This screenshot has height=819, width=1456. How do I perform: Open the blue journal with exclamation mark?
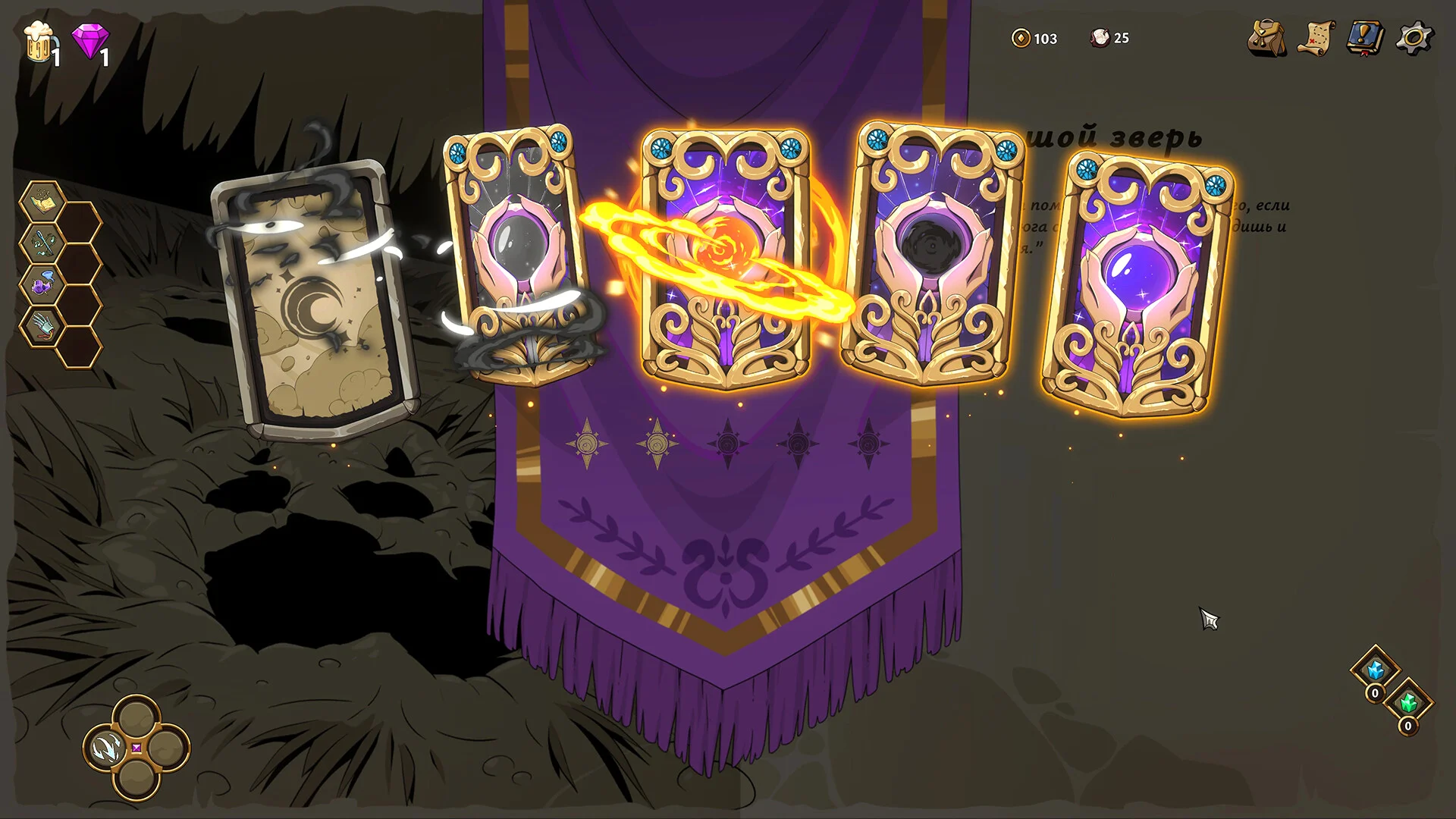pos(1365,38)
